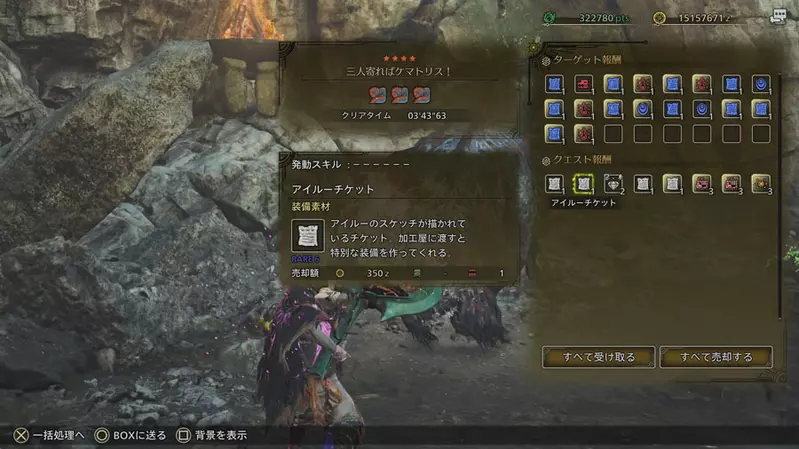This screenshot has width=799, height=449.
Task: Select the diamond gem quest reward
Action: [612, 183]
